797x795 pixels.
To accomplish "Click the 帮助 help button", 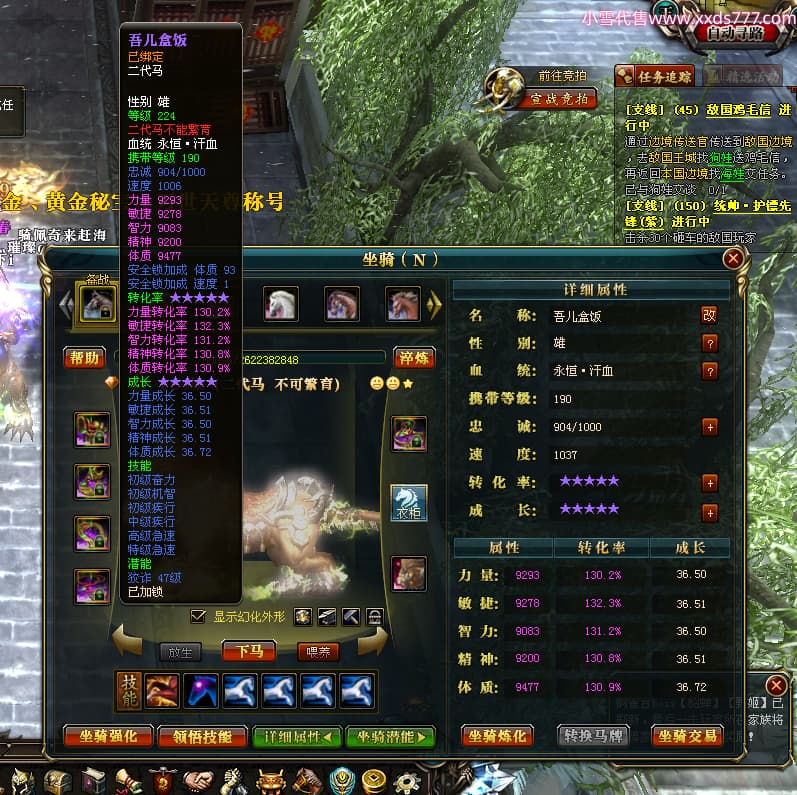I will (85, 358).
